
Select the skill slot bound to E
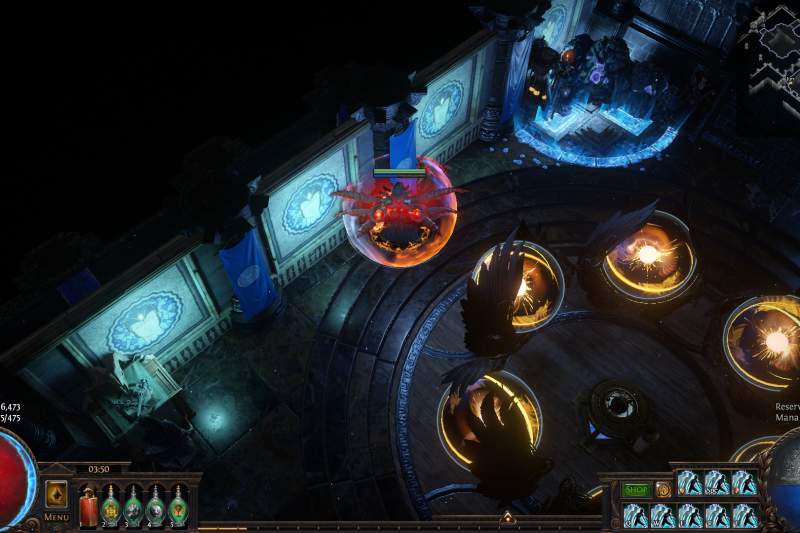[x=690, y=516]
